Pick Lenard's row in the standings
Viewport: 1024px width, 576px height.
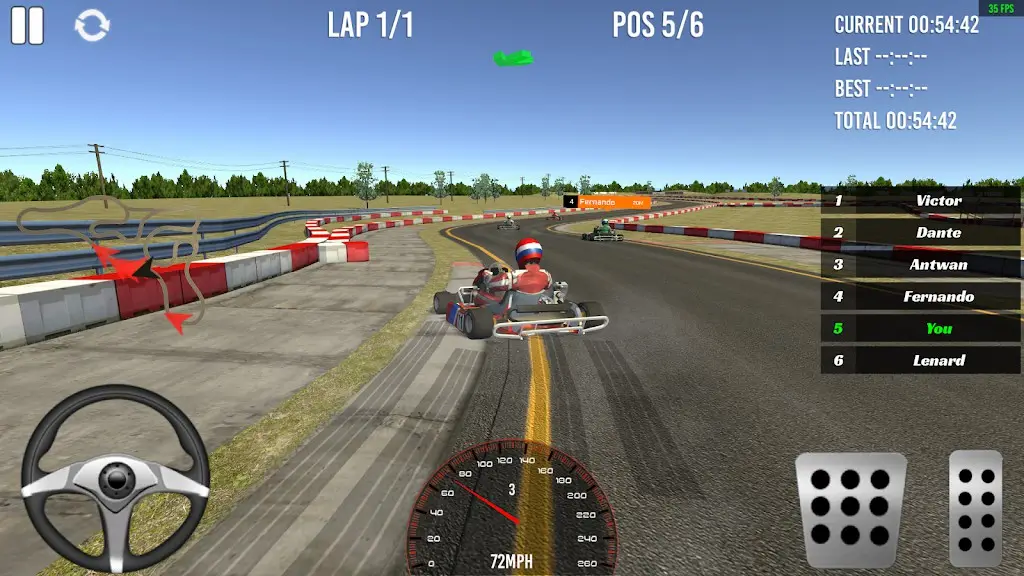tap(920, 360)
